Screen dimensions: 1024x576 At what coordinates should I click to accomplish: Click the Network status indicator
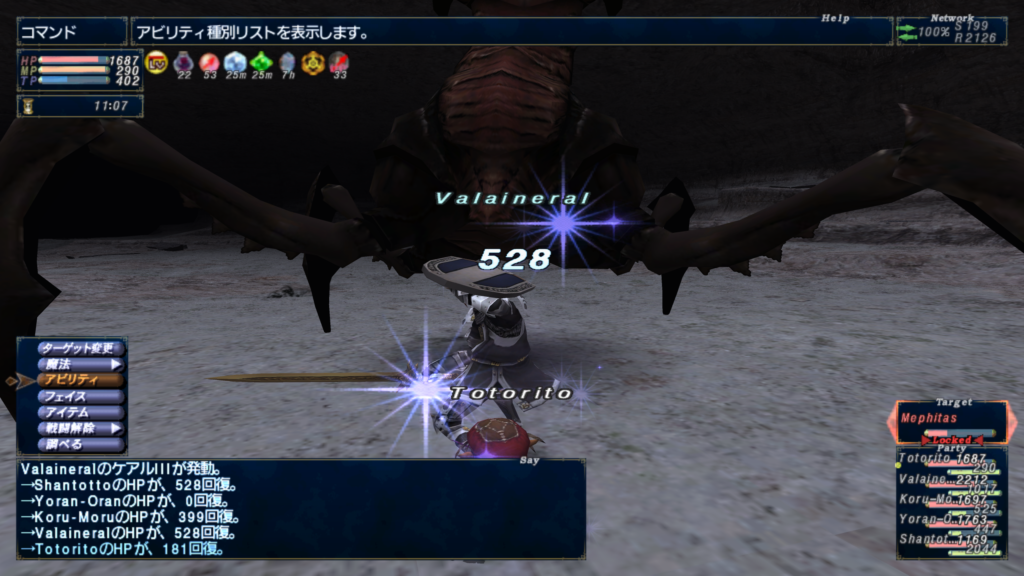point(951,31)
